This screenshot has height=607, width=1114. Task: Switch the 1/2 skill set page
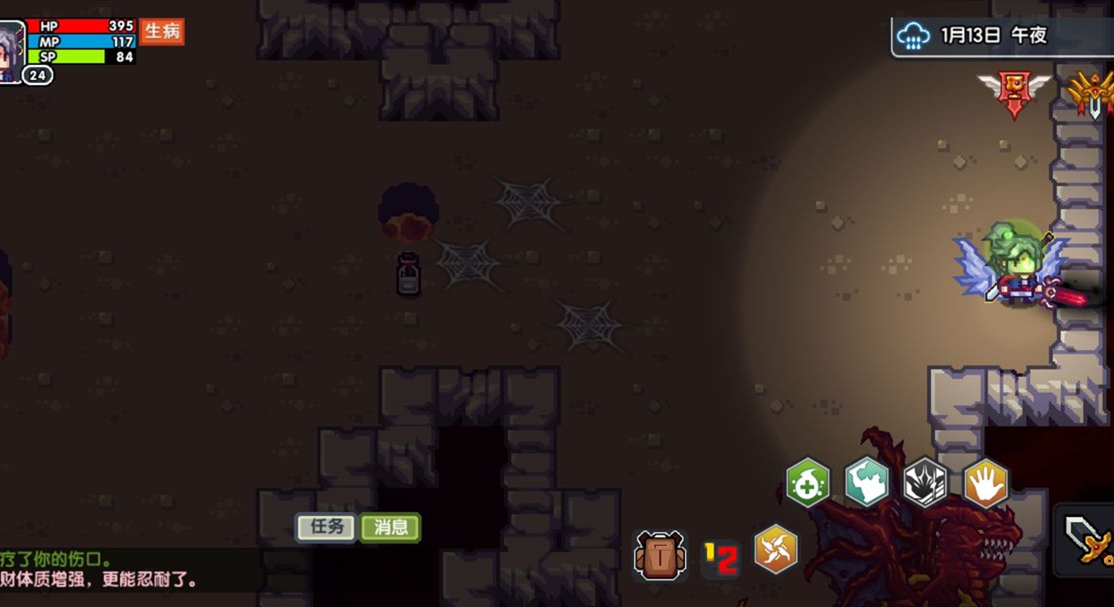tap(720, 557)
